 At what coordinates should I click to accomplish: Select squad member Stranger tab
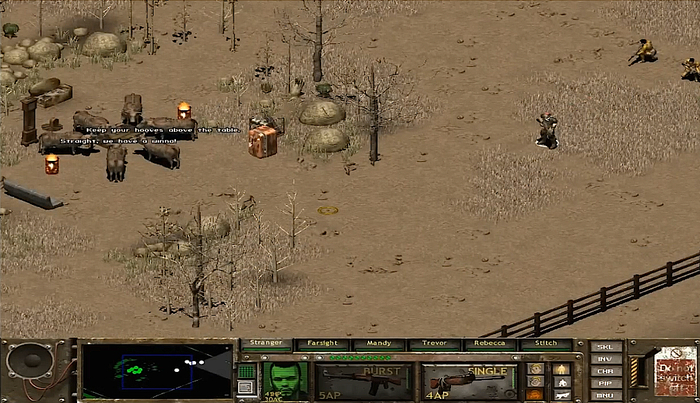(266, 344)
